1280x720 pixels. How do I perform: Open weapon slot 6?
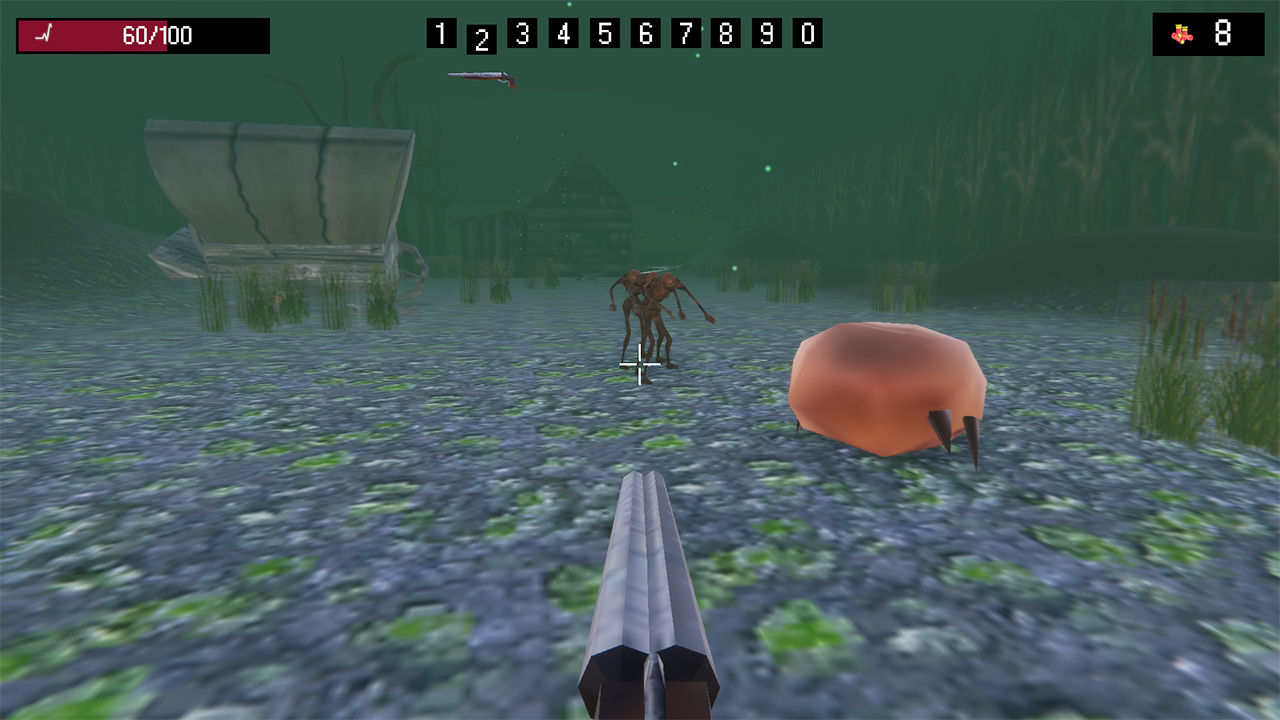pyautogui.click(x=645, y=33)
